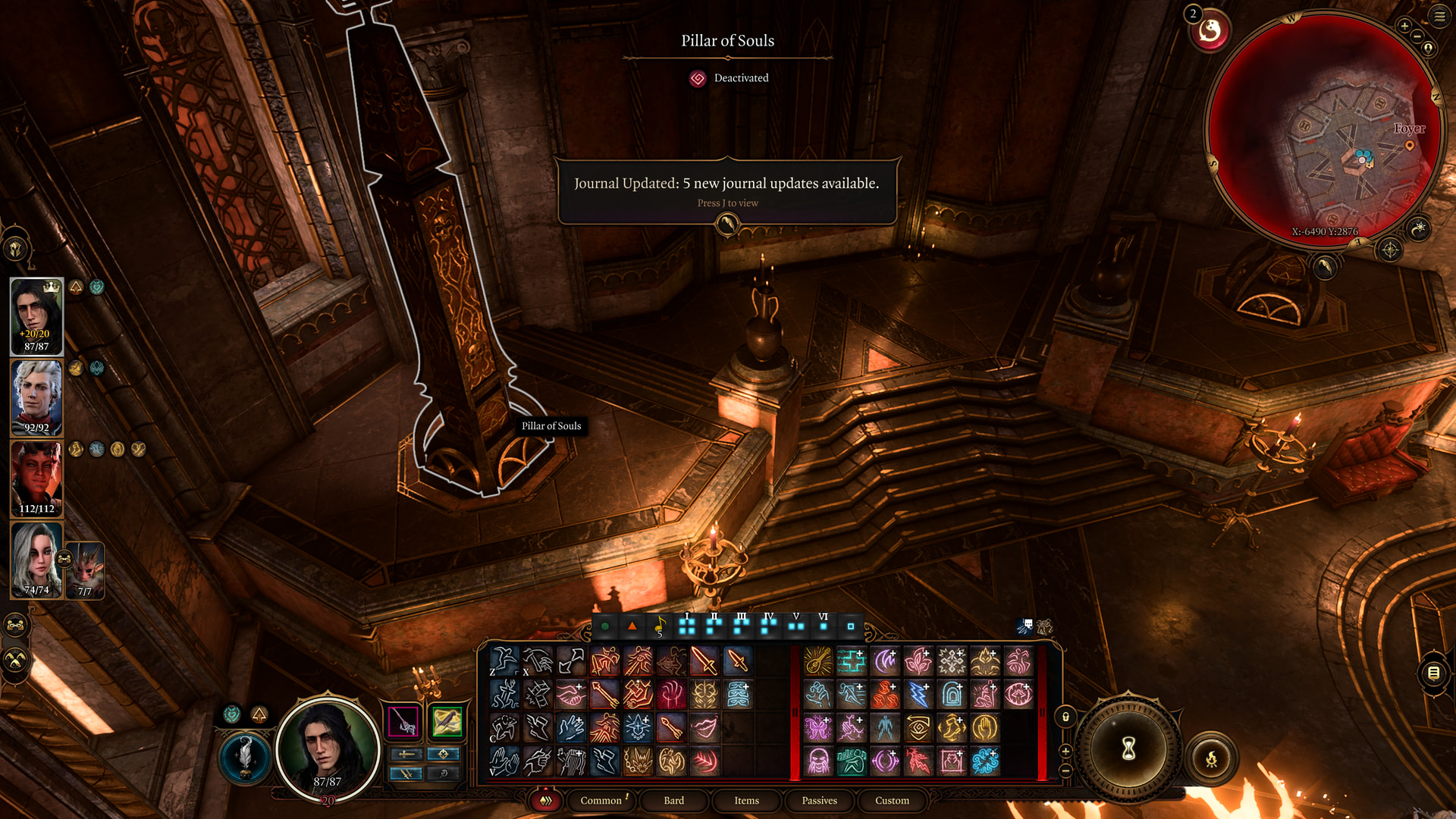Screen dimensions: 1456x819
Task: Switch to the Custom hotbar tab
Action: [892, 800]
